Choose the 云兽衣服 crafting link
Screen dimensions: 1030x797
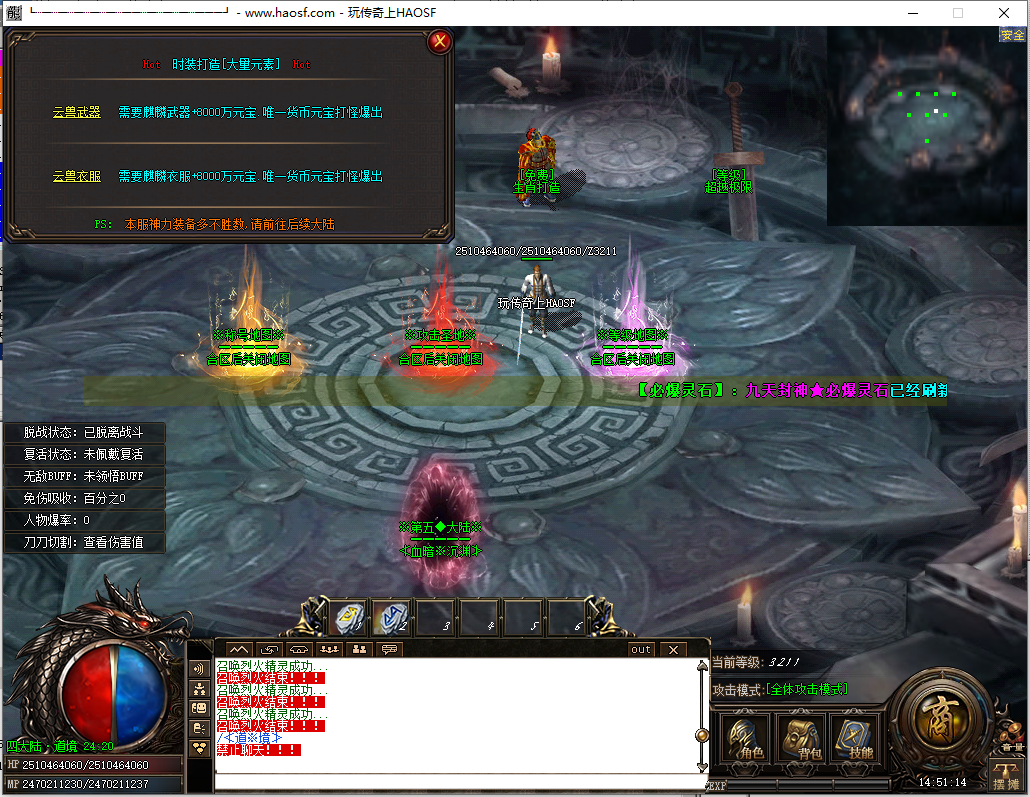pos(77,177)
